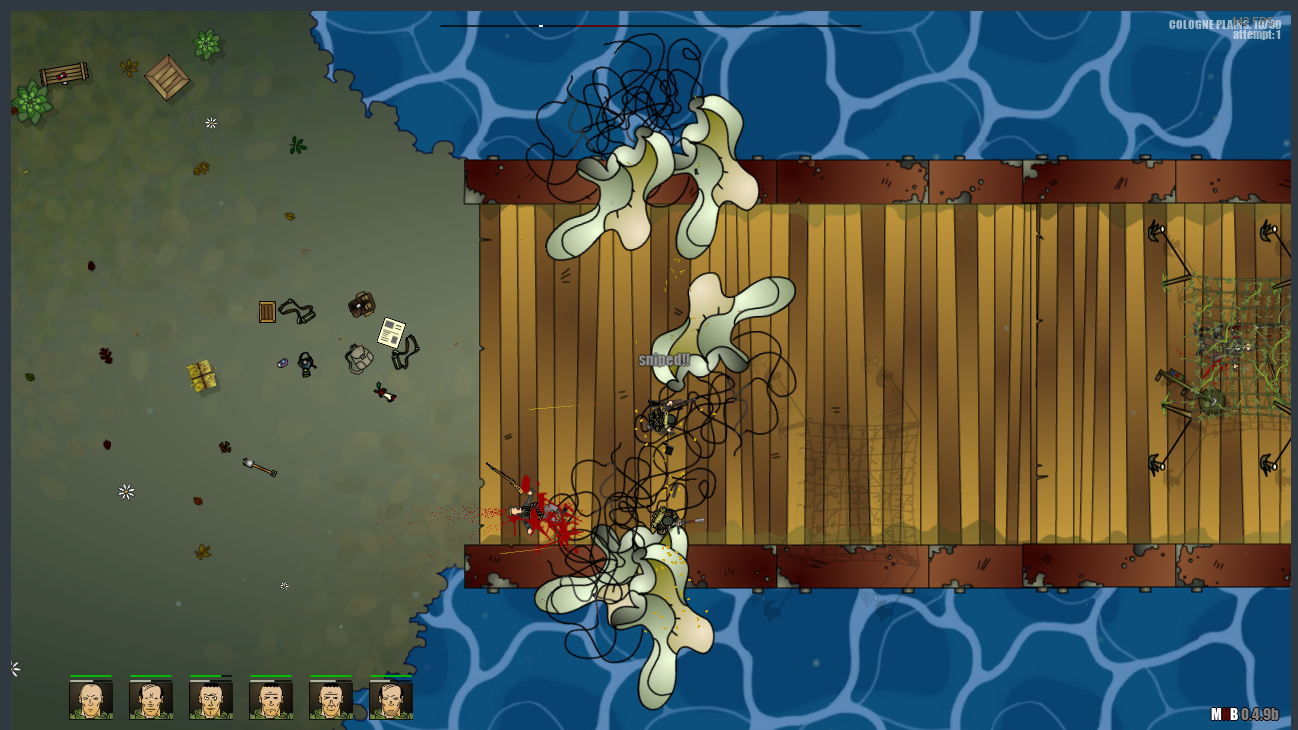Viewport: 1298px width, 730px height.
Task: Click the wooden bench in the top-left corner
Action: 63,75
